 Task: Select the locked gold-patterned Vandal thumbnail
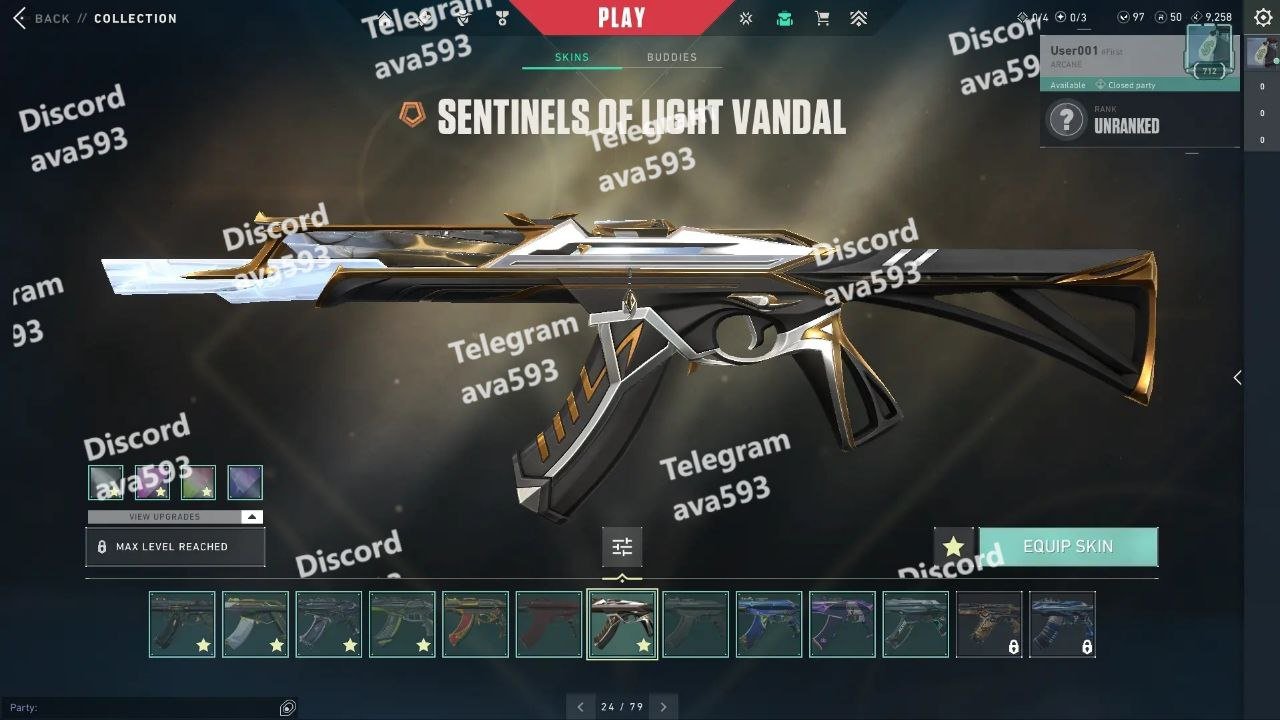tap(989, 624)
